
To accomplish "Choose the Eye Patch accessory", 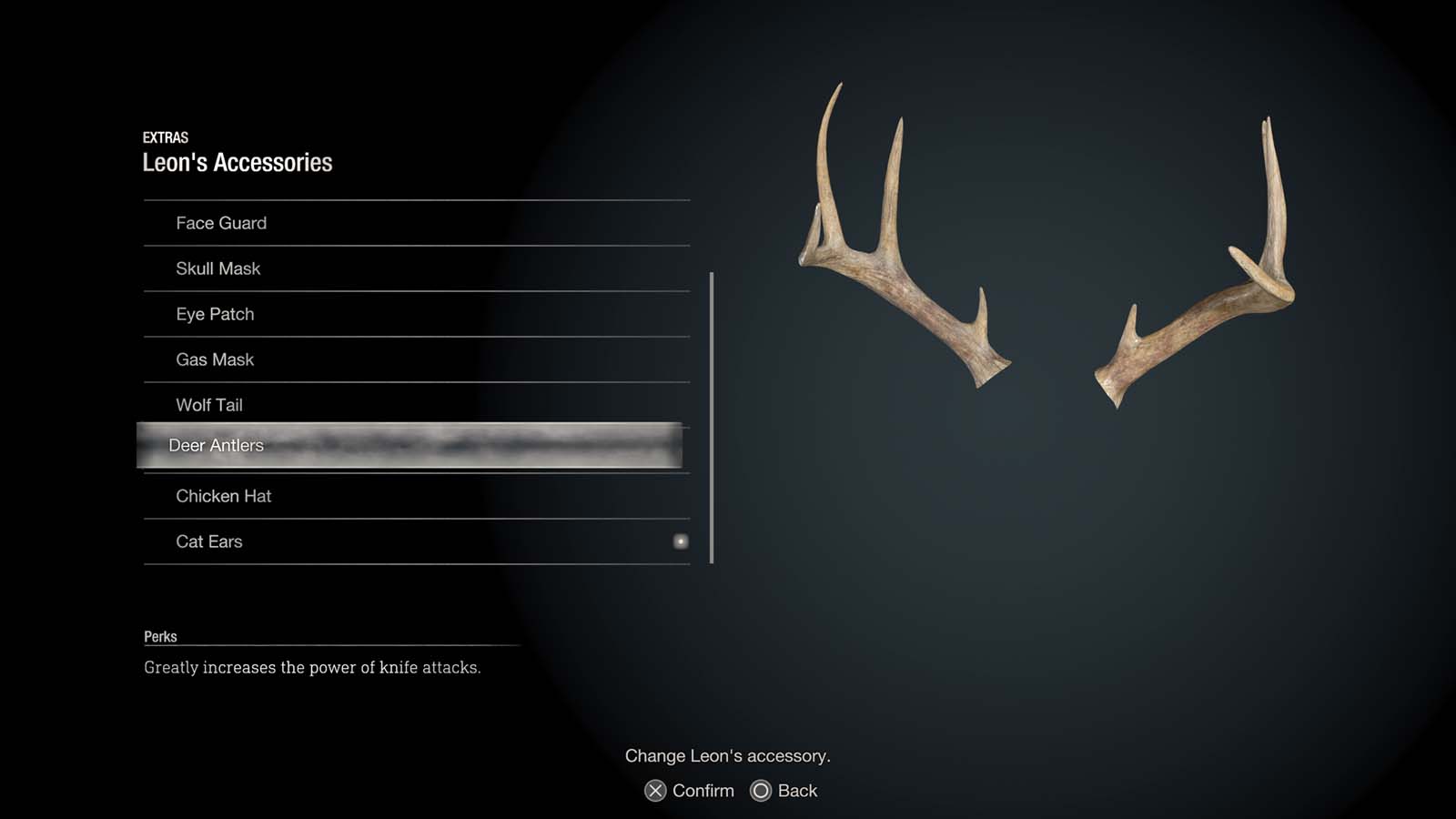I will tap(215, 314).
